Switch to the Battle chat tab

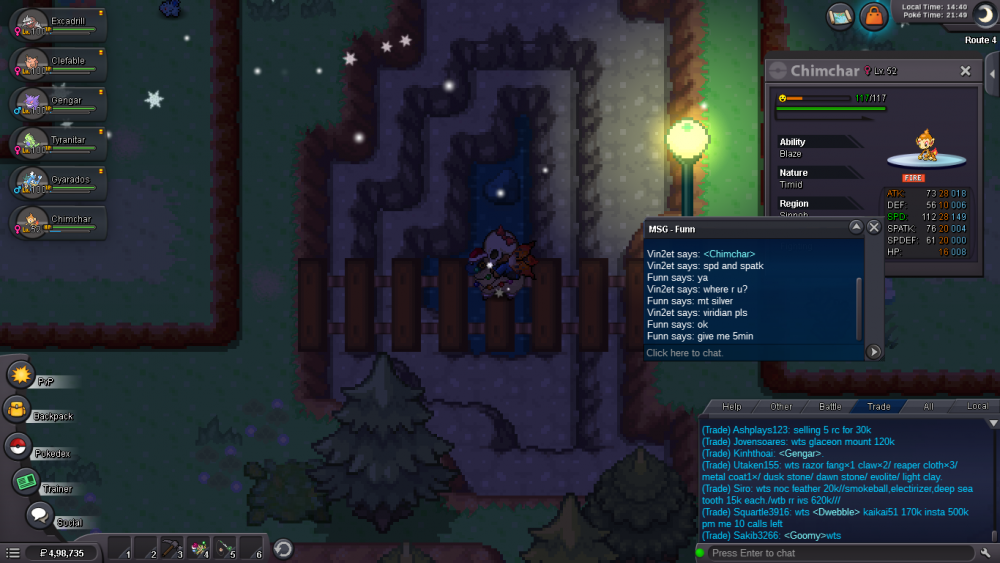831,407
